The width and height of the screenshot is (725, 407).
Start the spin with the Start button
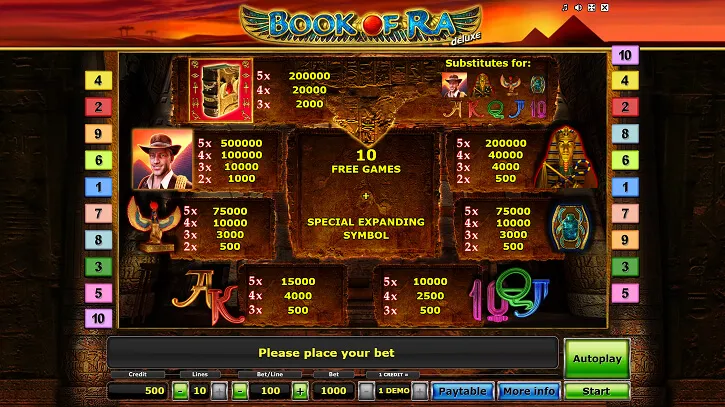point(596,391)
